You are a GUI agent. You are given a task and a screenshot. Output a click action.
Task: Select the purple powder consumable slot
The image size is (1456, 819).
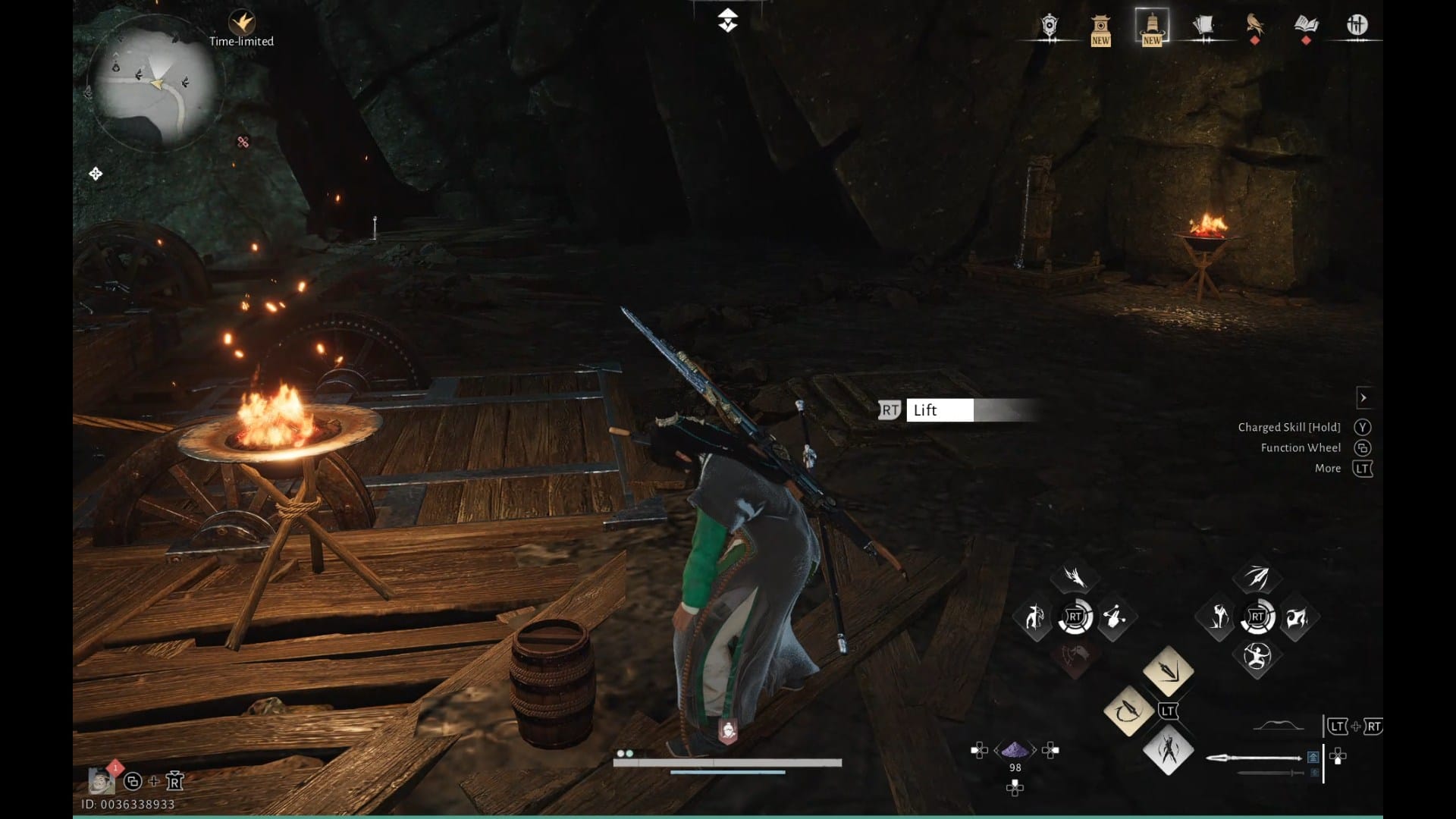pos(1015,751)
